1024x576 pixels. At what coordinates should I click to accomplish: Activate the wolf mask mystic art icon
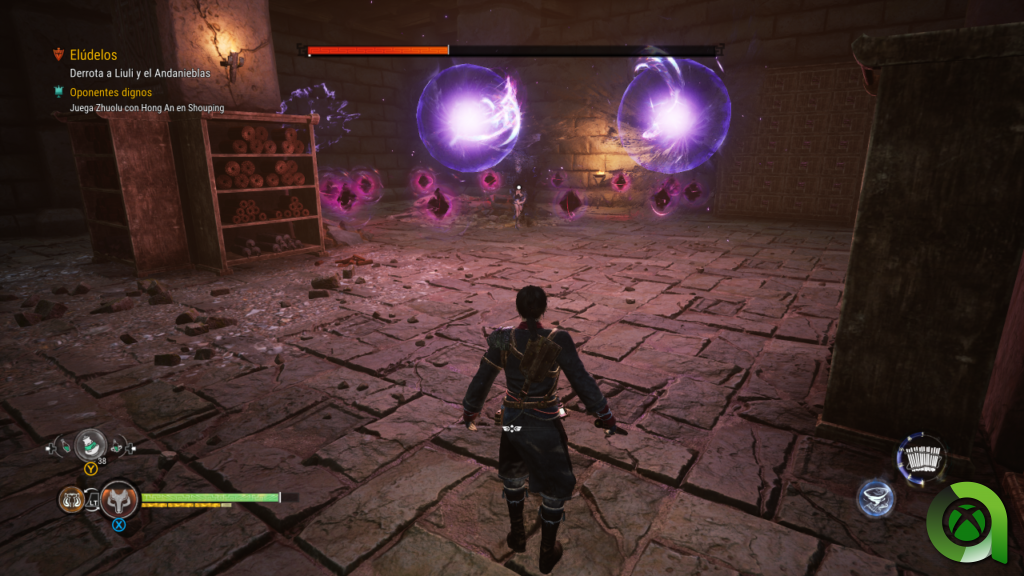[119, 498]
